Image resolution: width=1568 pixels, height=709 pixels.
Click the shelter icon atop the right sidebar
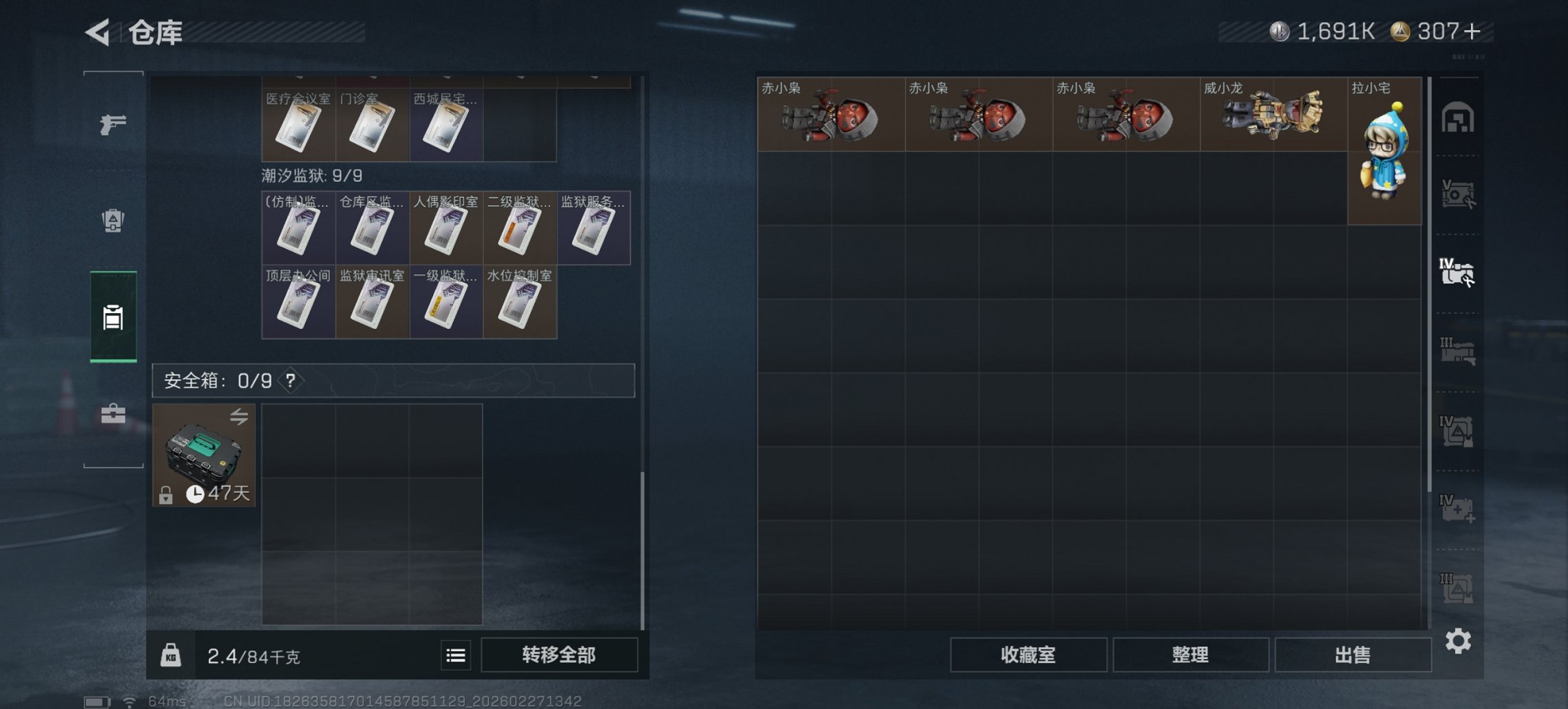pos(1459,118)
